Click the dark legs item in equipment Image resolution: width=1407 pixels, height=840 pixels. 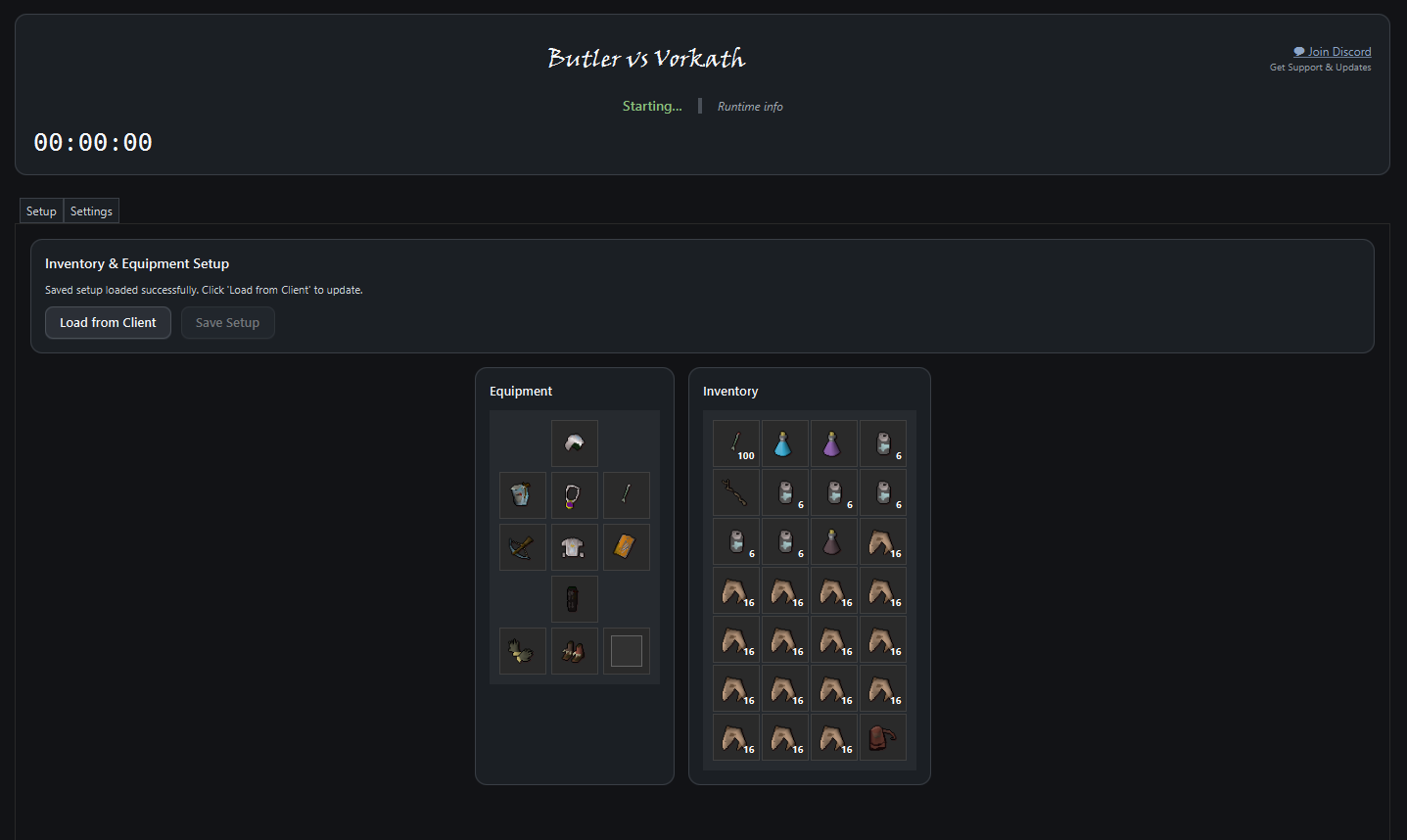point(574,598)
